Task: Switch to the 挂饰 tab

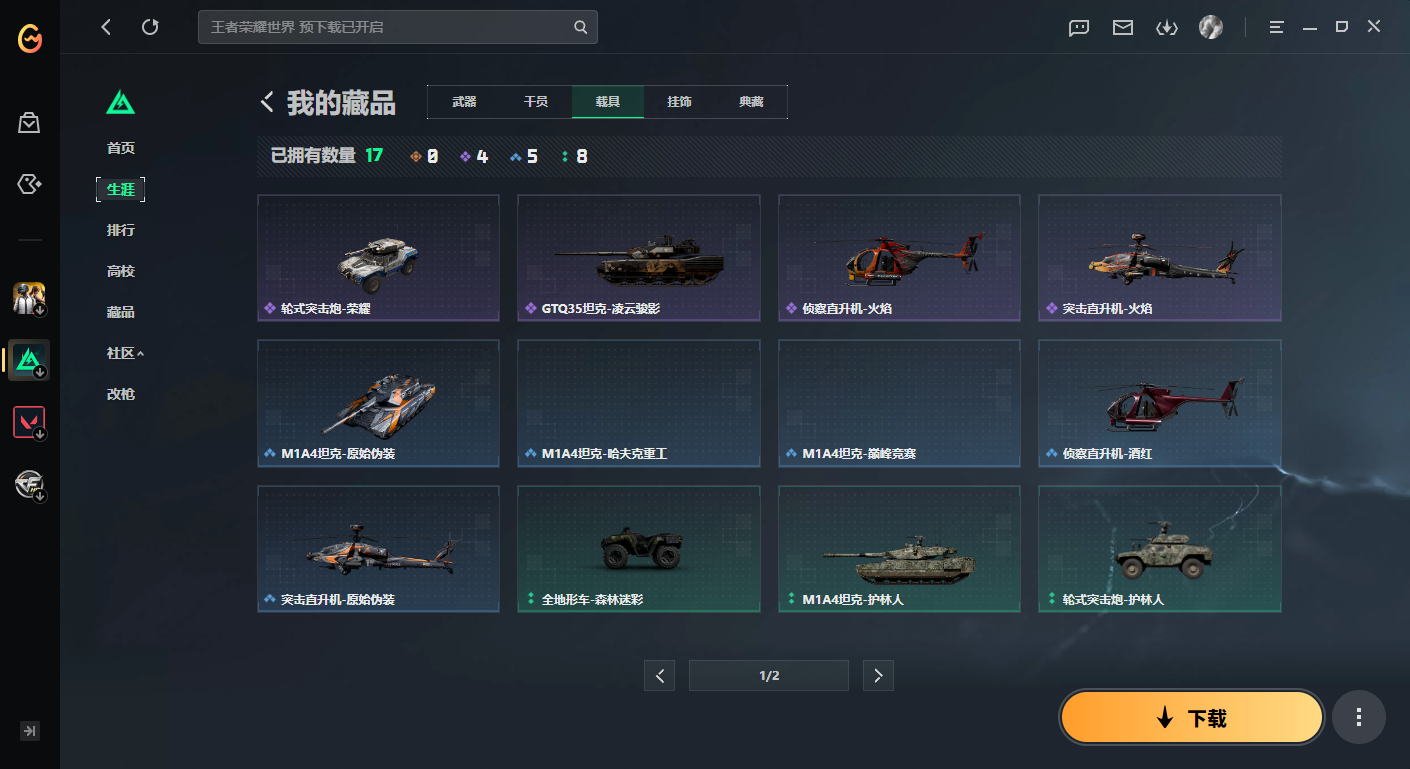Action: coord(677,101)
